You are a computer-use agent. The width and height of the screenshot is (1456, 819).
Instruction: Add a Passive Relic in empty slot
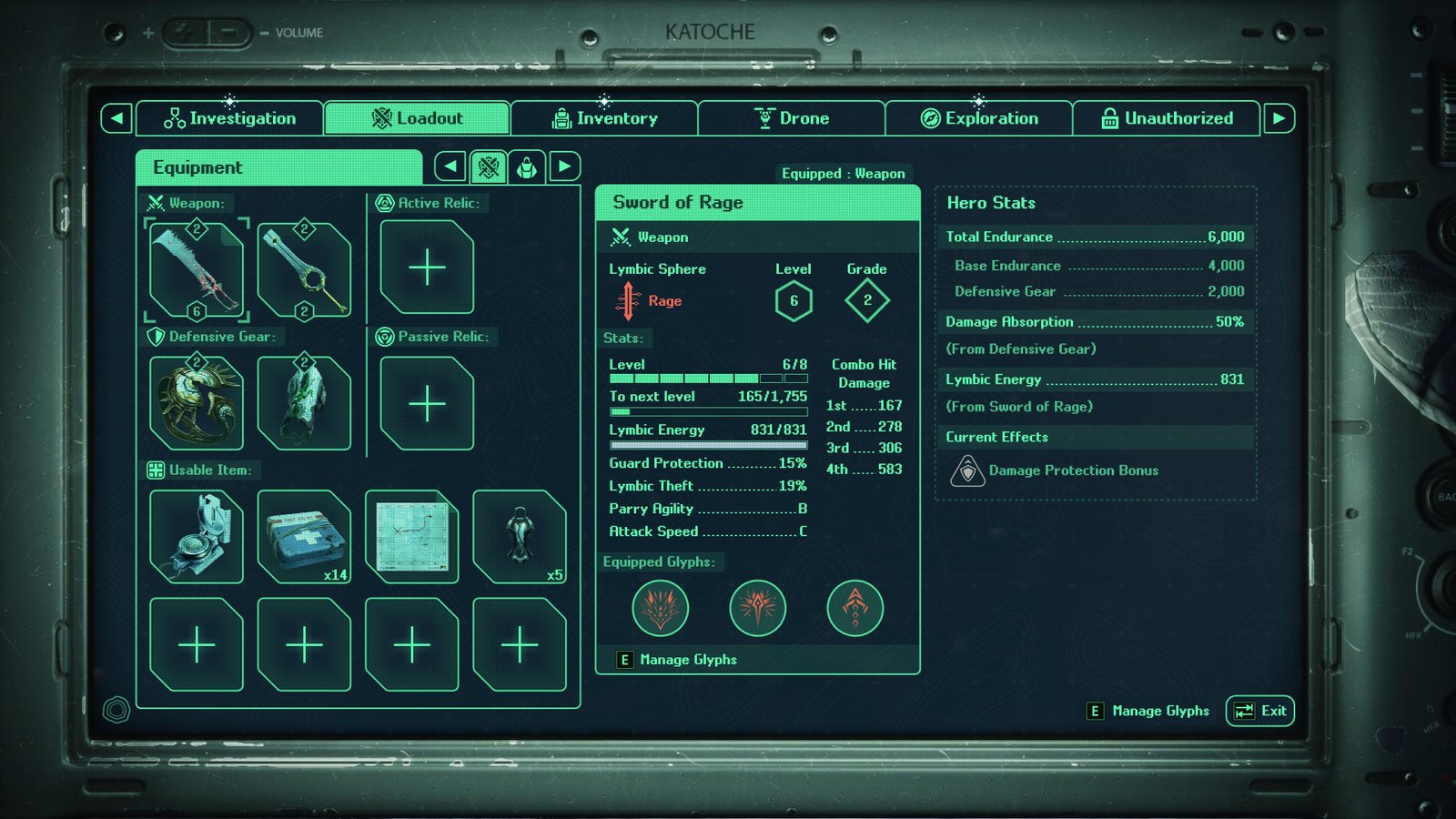click(x=427, y=403)
